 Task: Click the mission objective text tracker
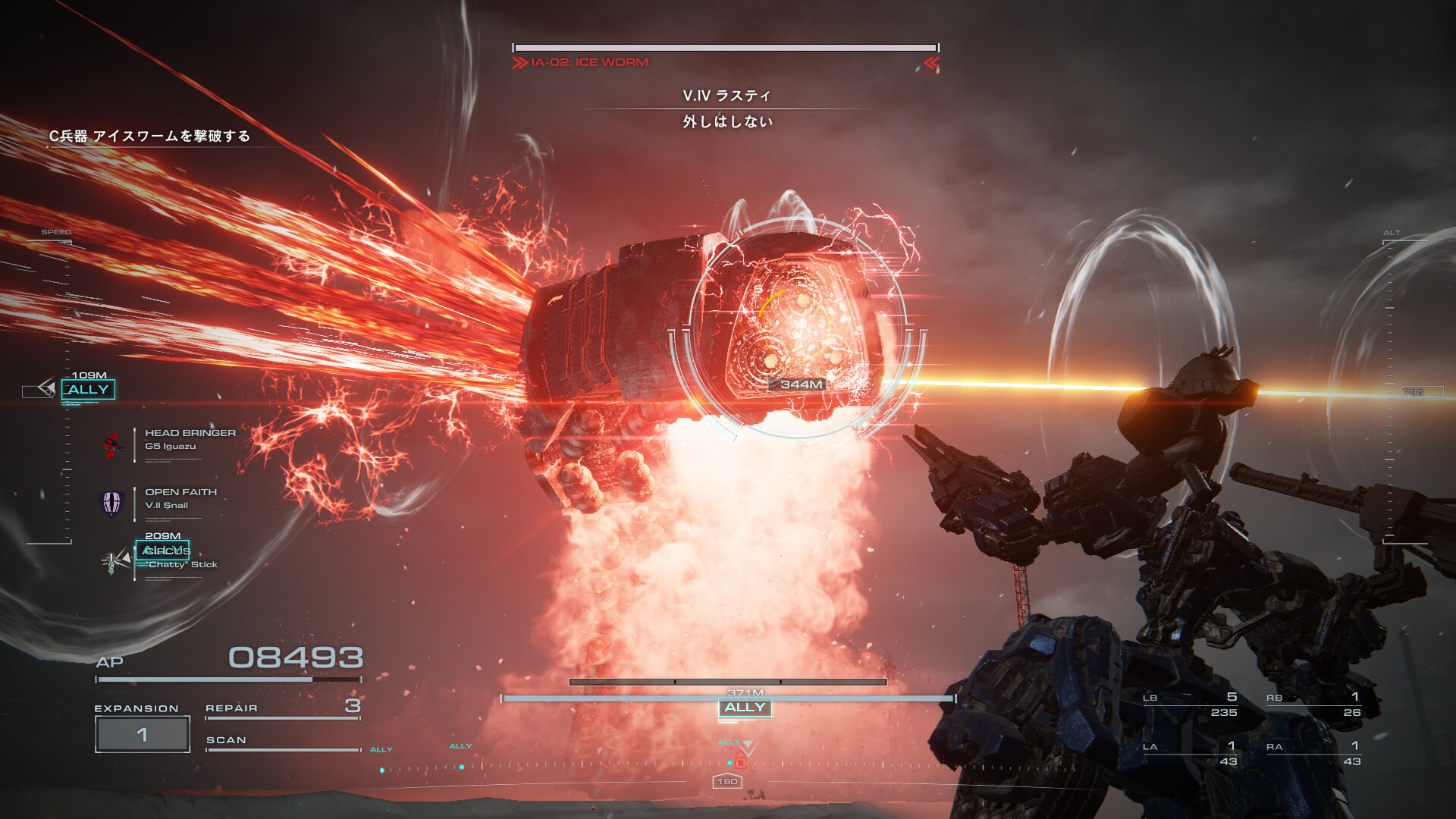pyautogui.click(x=149, y=136)
